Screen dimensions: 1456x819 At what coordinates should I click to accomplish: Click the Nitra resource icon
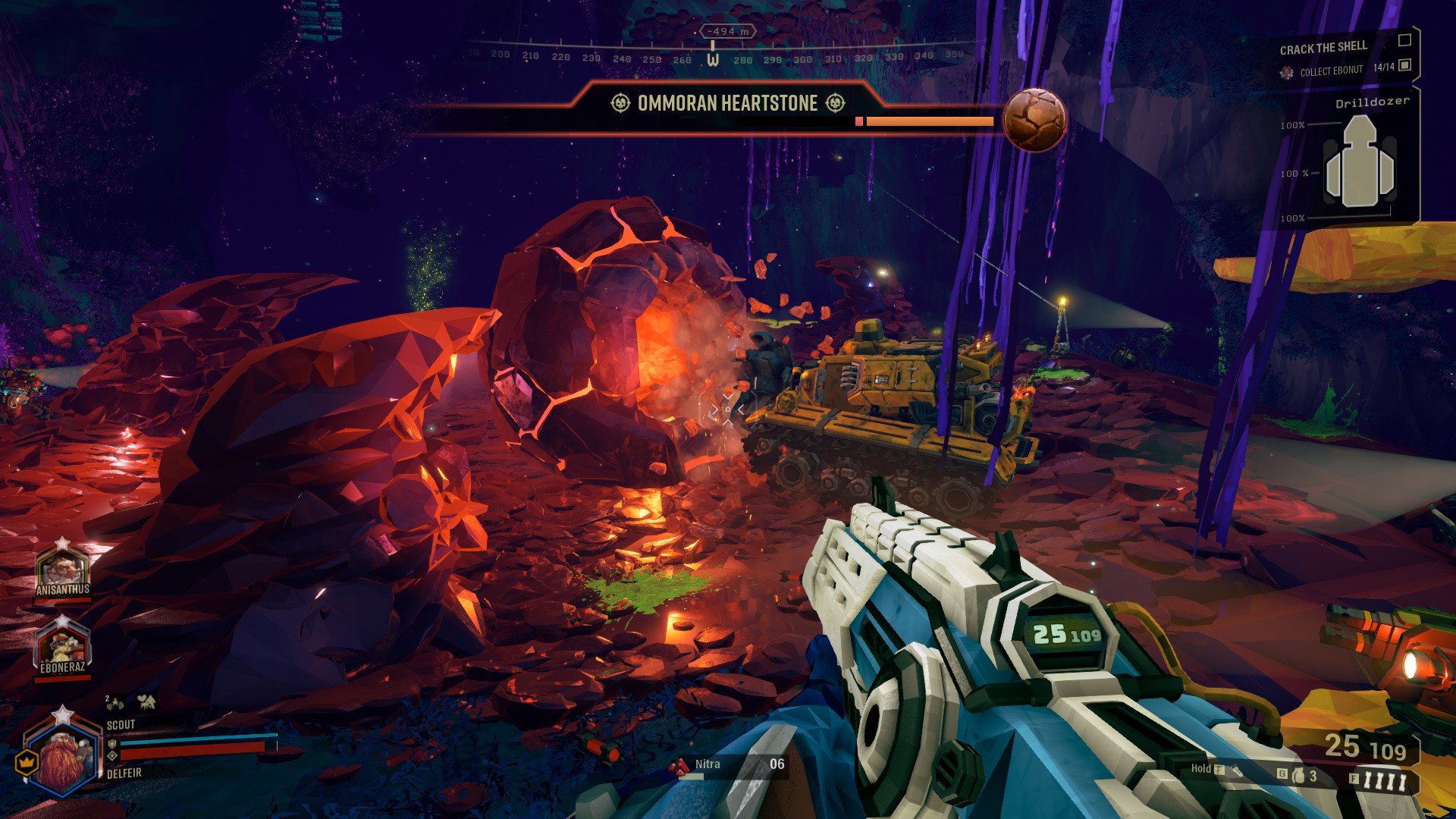tap(677, 767)
